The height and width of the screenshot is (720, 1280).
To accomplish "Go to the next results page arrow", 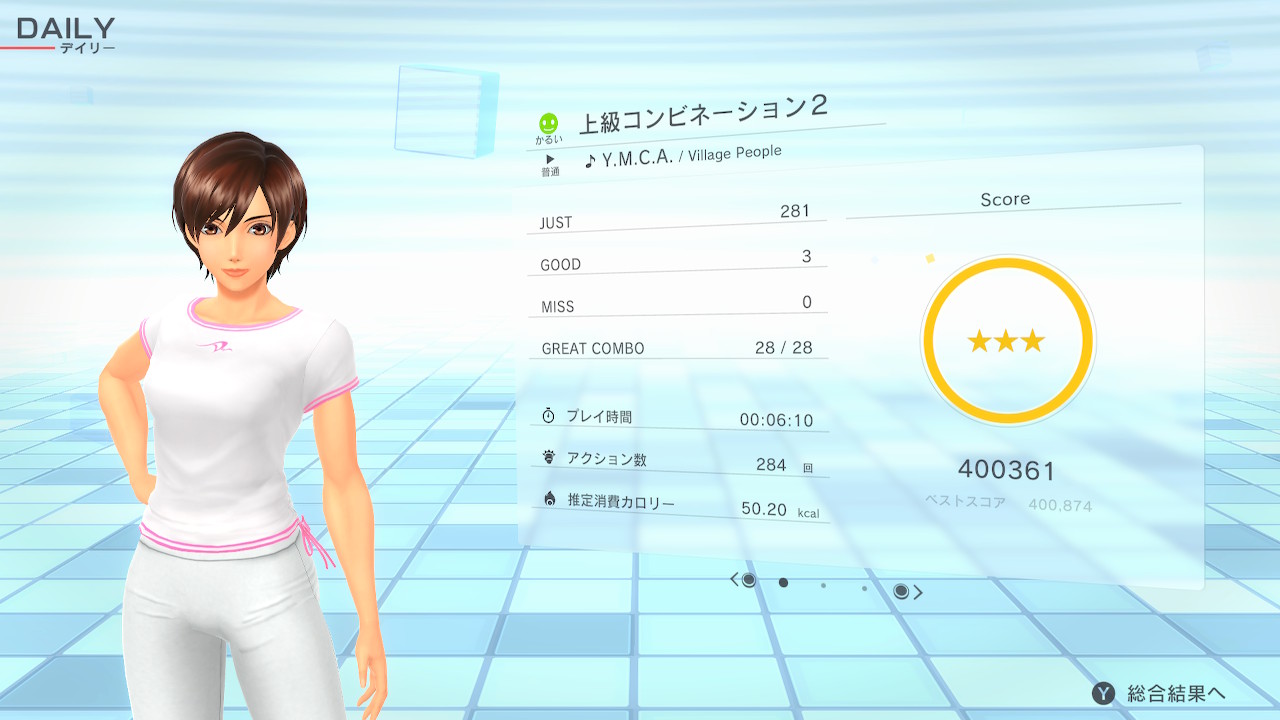I will click(918, 592).
